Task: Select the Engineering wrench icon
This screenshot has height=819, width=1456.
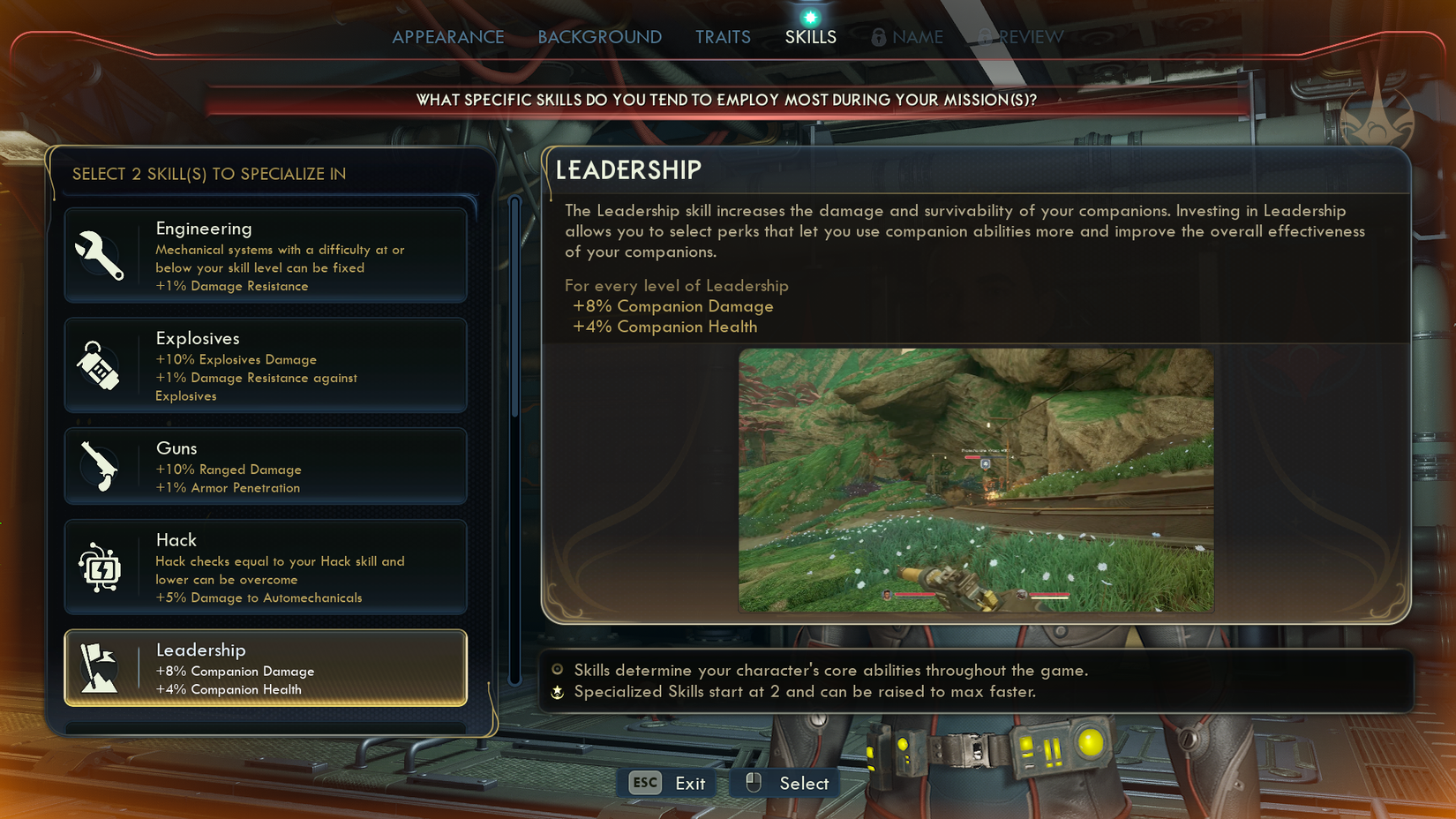Action: pos(101,255)
